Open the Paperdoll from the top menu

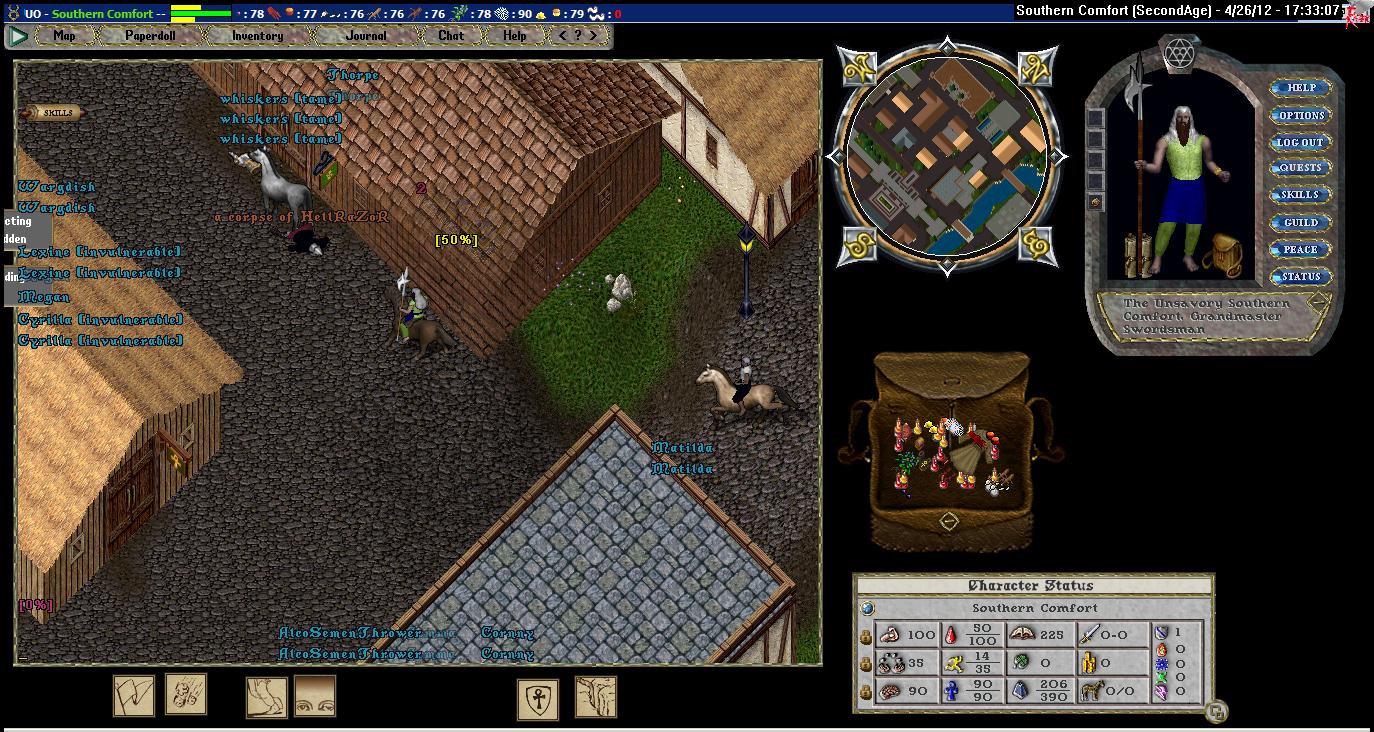click(150, 36)
